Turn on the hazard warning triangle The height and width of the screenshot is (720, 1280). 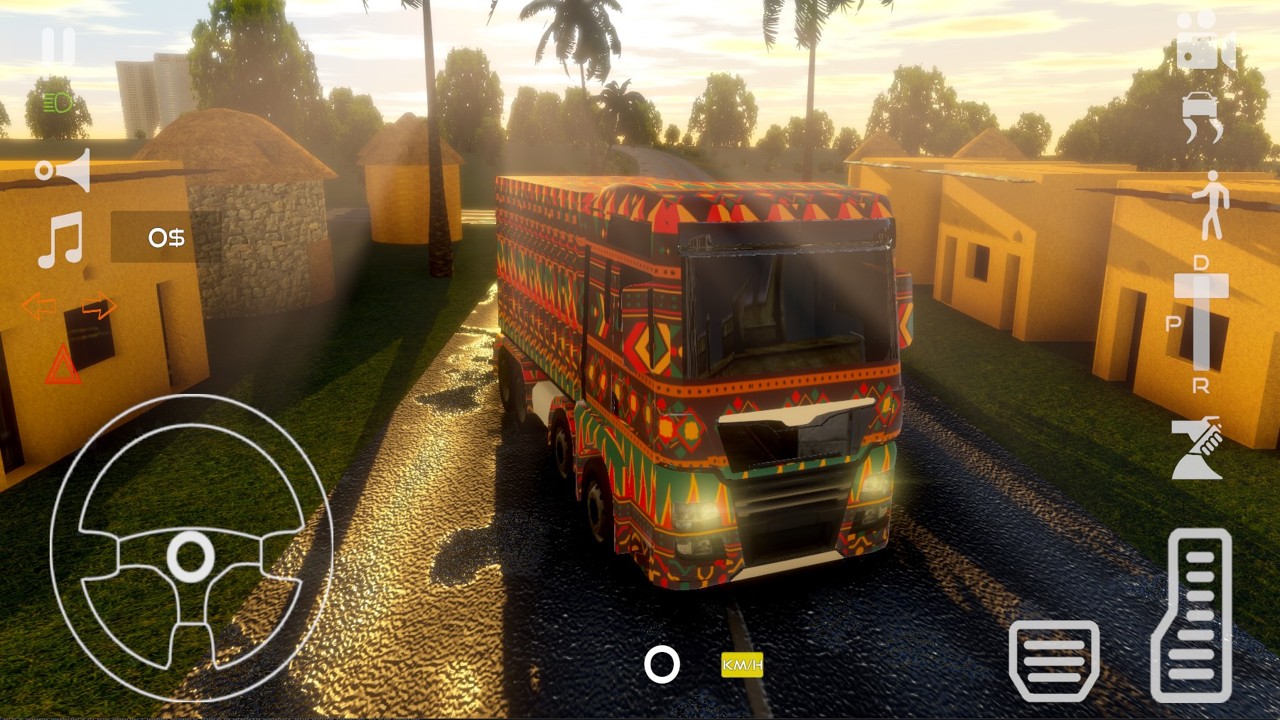coord(62,365)
